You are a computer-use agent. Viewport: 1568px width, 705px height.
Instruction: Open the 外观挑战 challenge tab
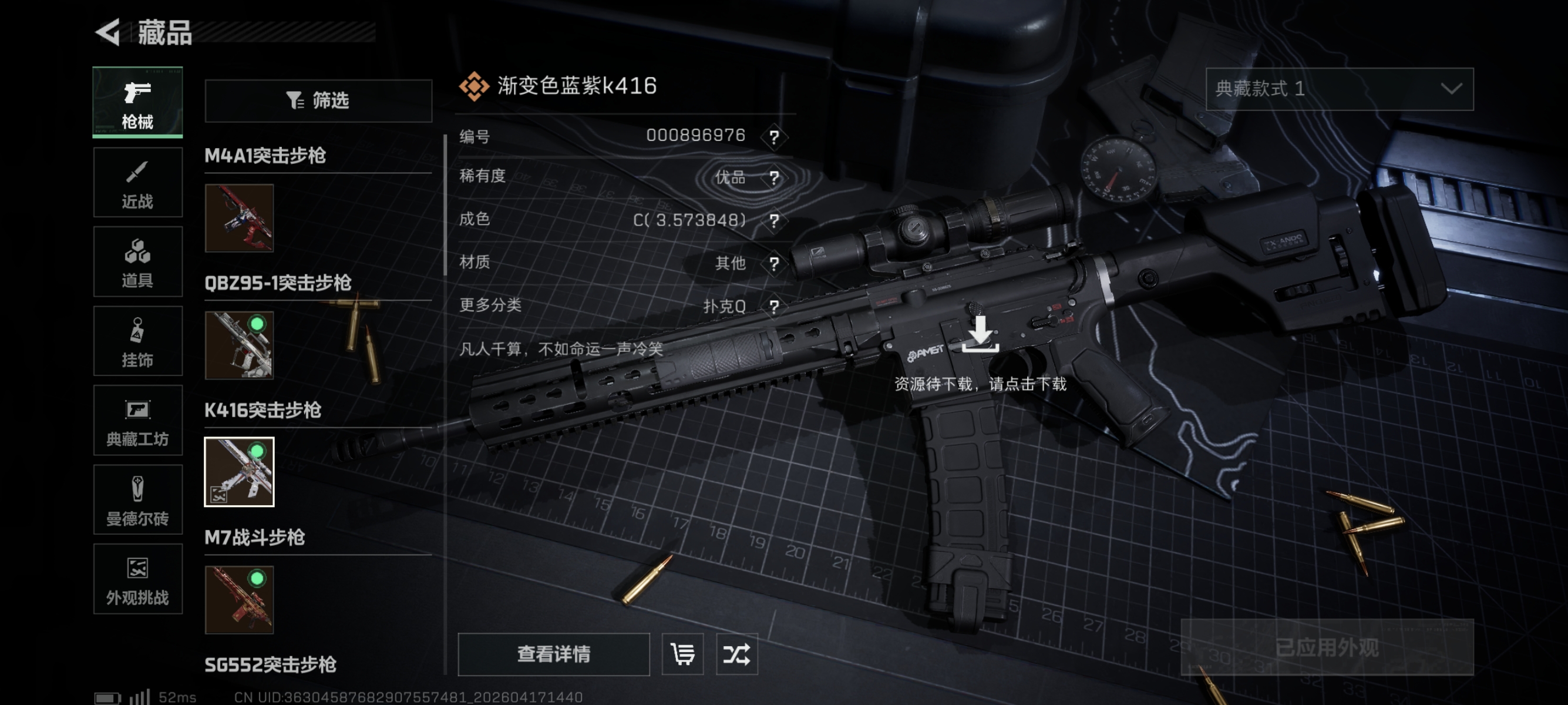137,579
